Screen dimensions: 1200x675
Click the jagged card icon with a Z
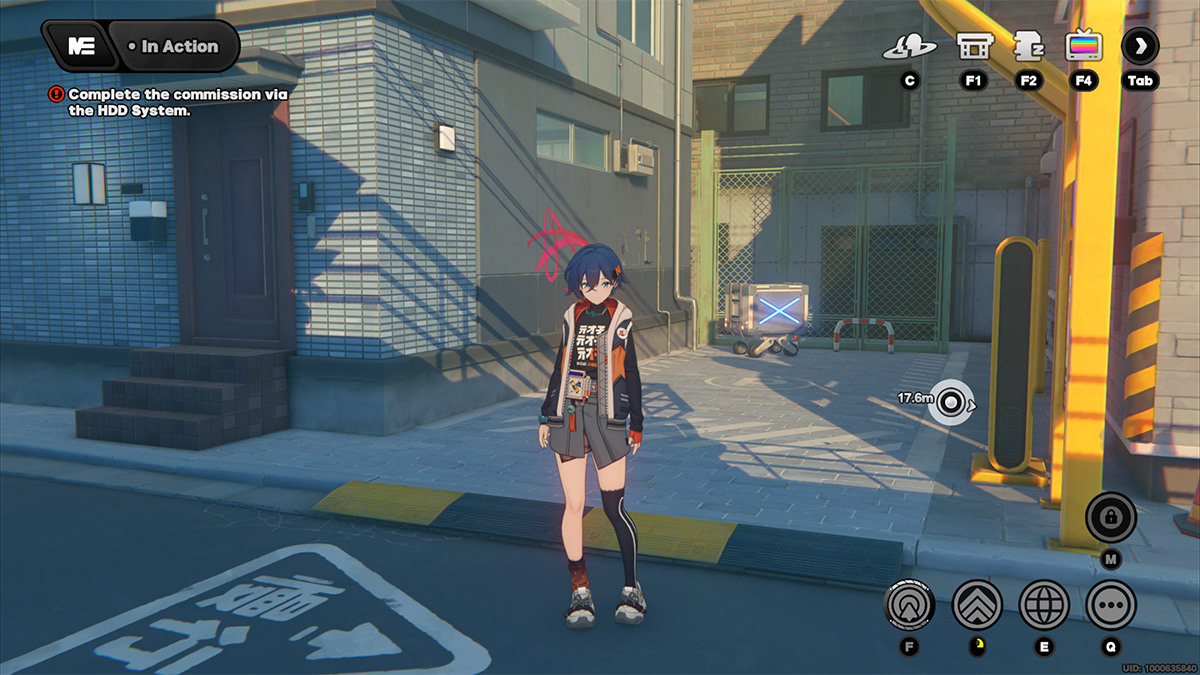[x=1027, y=46]
